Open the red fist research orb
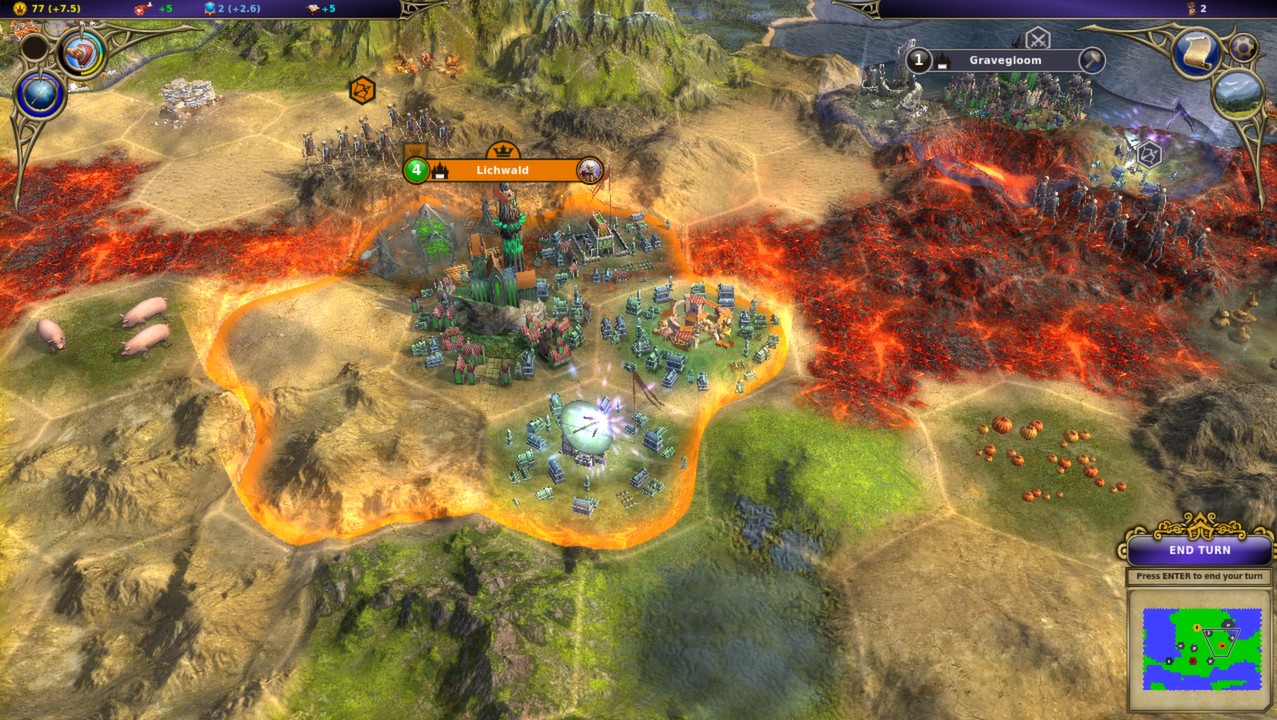Image resolution: width=1277 pixels, height=720 pixels. click(82, 53)
